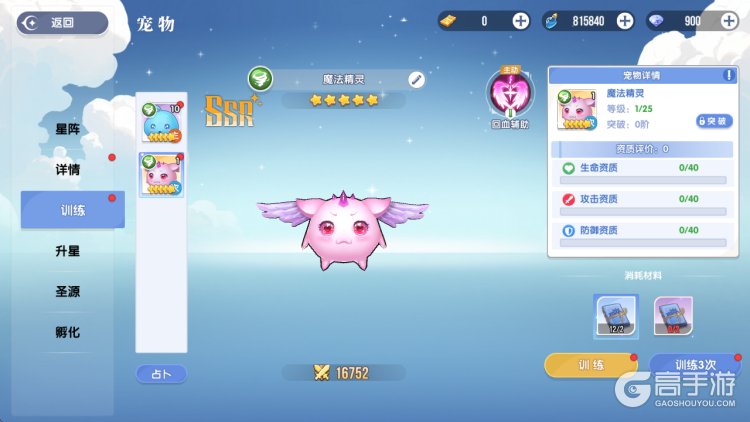Open the 占卜 divination button
750x422 pixels.
[161, 373]
